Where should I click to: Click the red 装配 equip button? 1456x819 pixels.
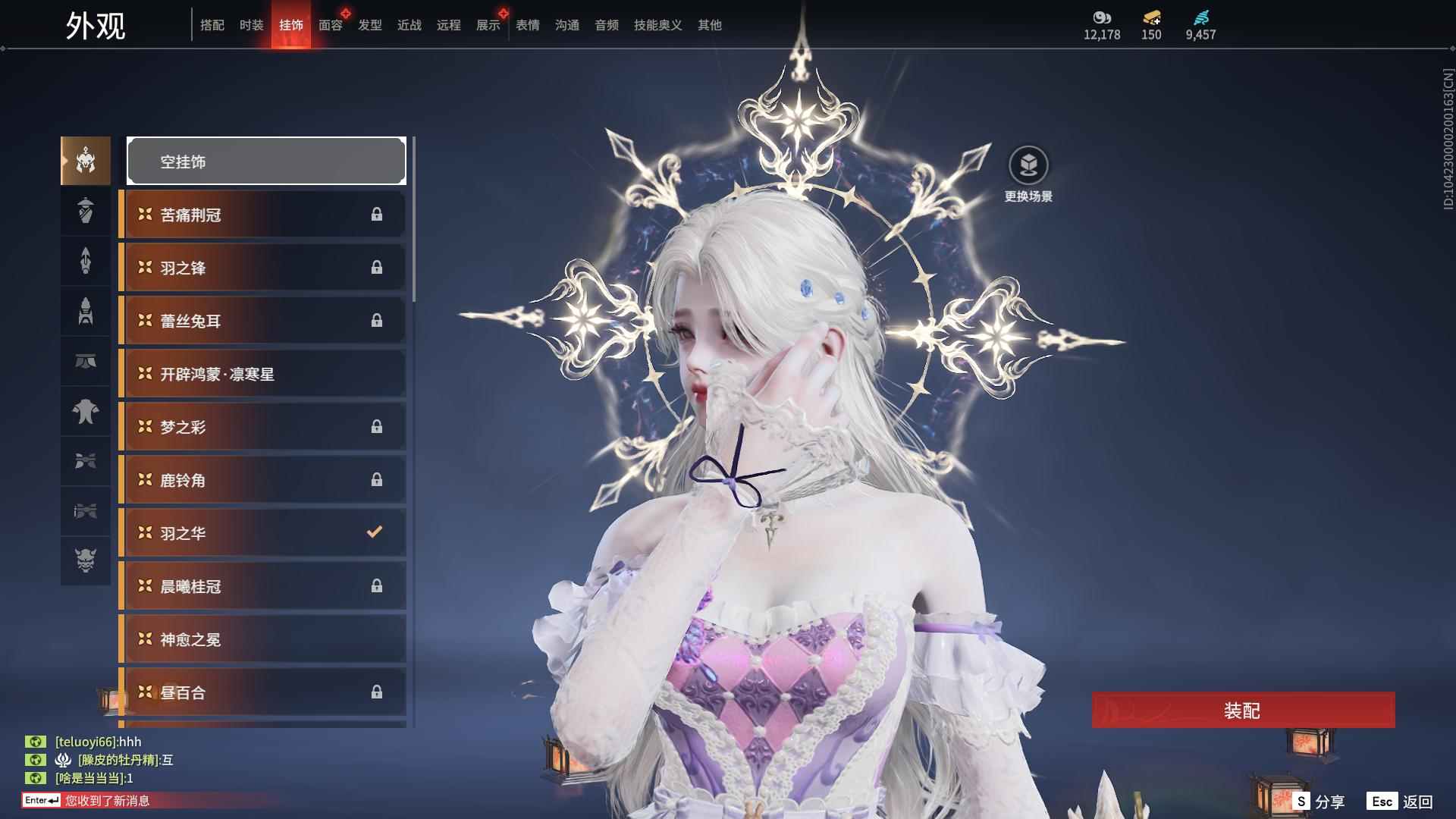(x=1242, y=711)
